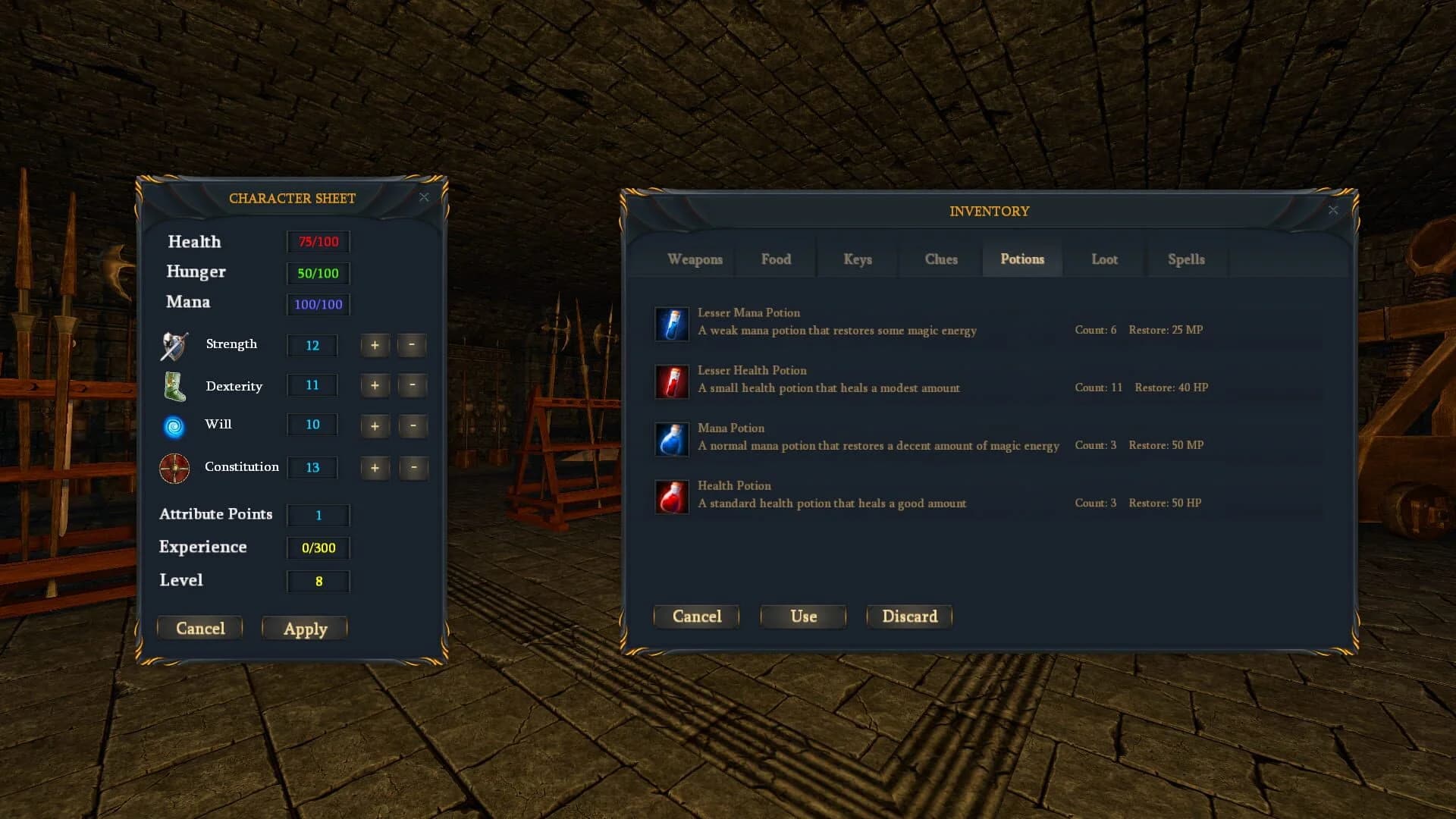This screenshot has width=1456, height=819.
Task: Decrease Constitution with the minus button
Action: [413, 468]
